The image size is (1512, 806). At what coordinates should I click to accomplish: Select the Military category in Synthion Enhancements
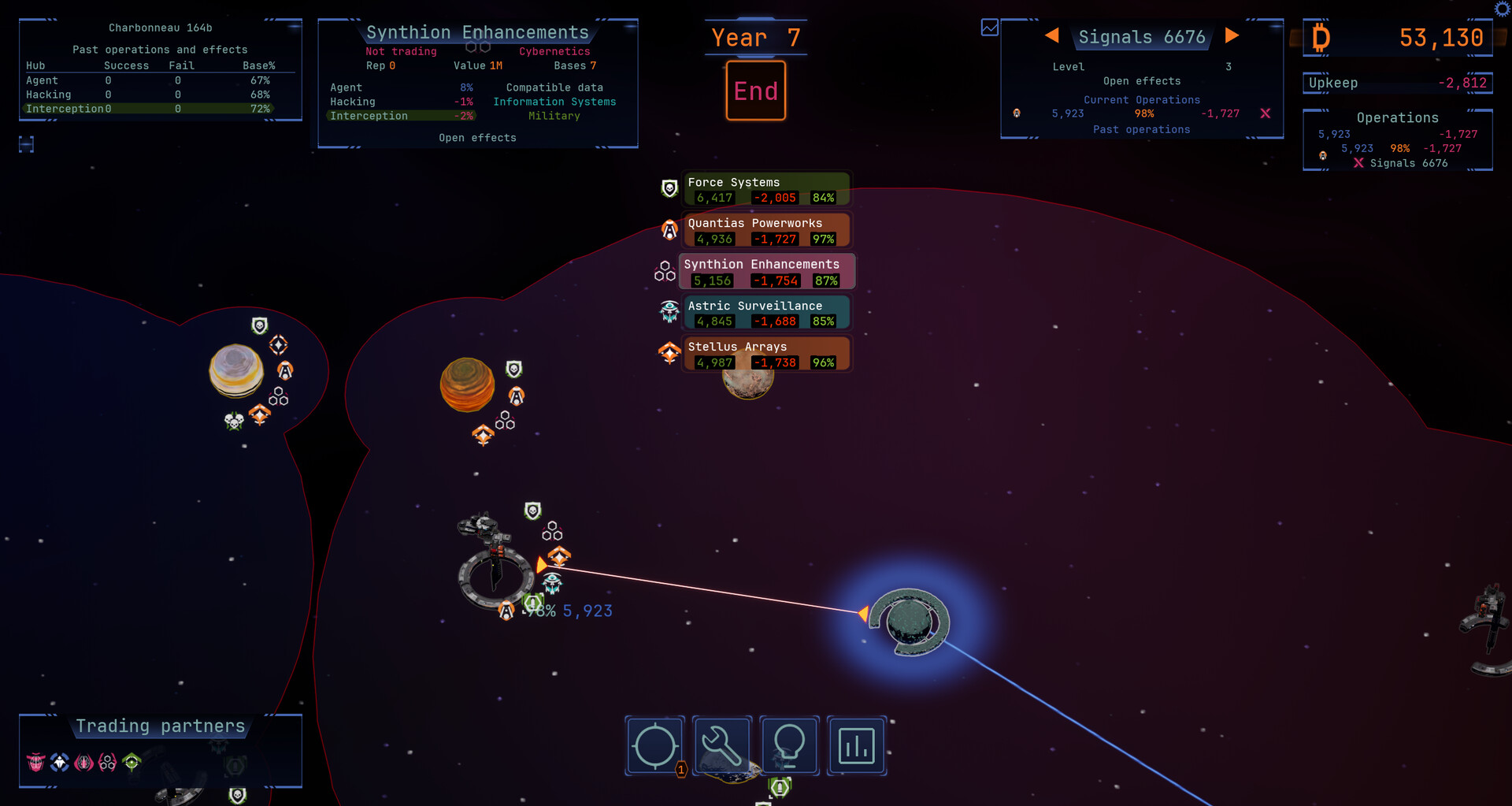(x=554, y=116)
